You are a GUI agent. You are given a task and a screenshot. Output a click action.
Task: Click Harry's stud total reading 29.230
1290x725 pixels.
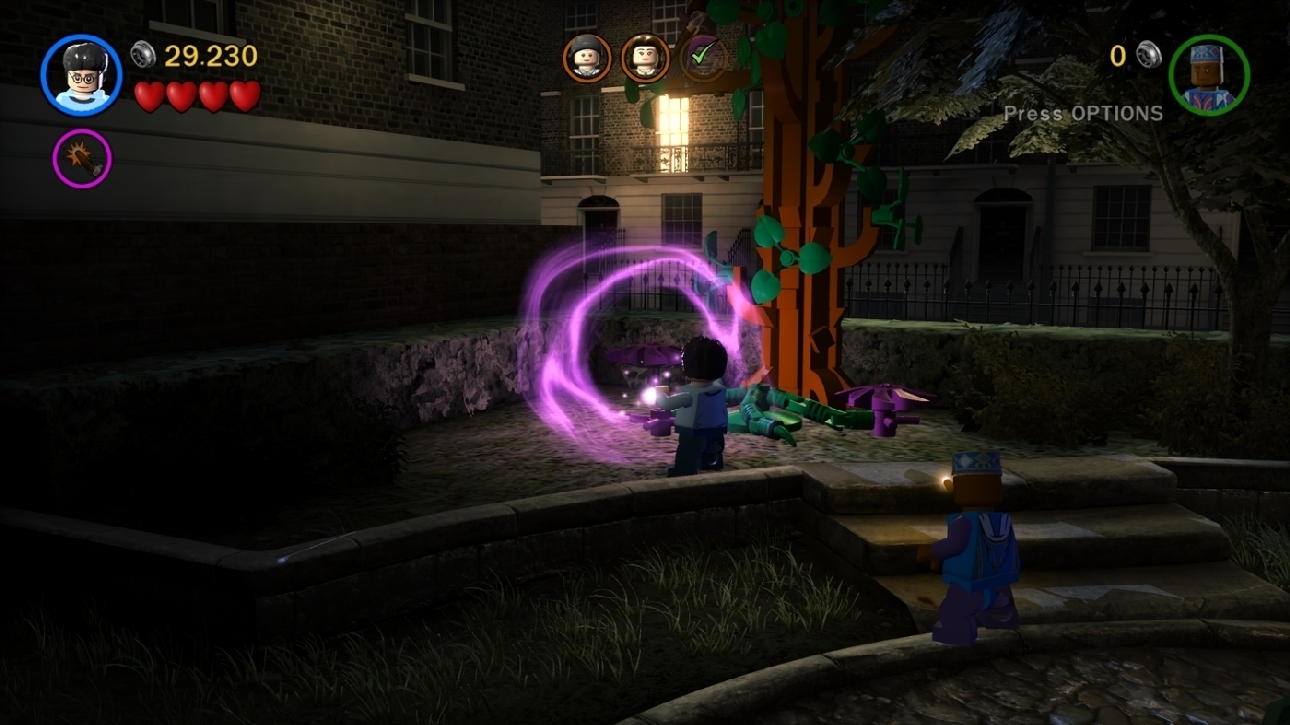point(210,55)
